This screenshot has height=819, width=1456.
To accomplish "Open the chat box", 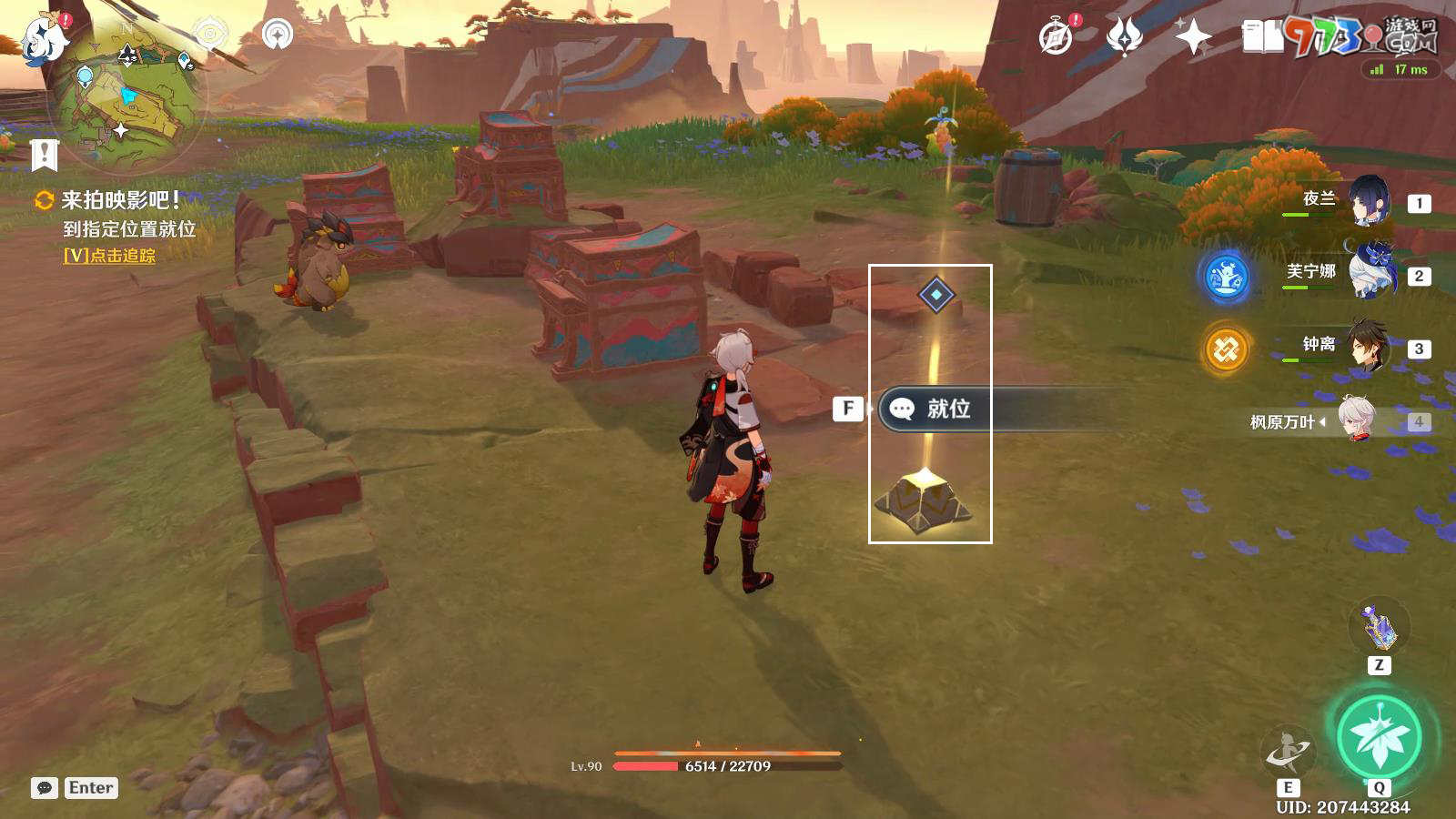I will 45,788.
